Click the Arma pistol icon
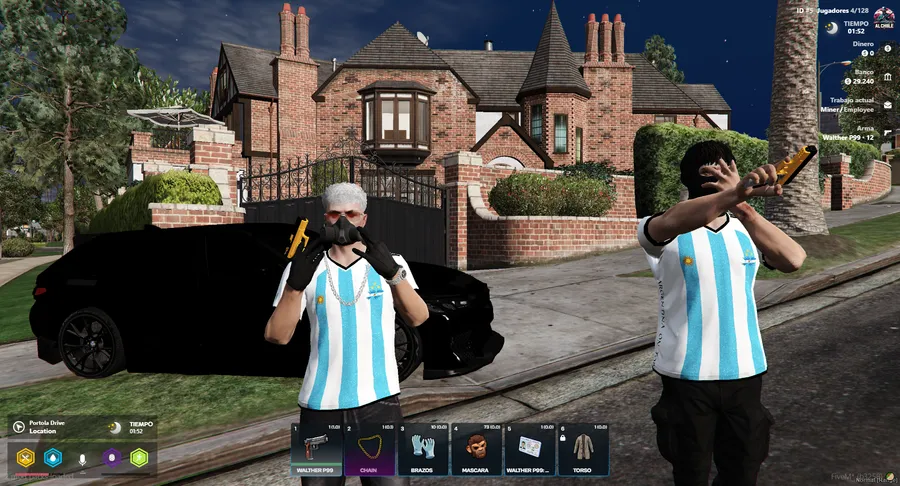 tap(888, 132)
